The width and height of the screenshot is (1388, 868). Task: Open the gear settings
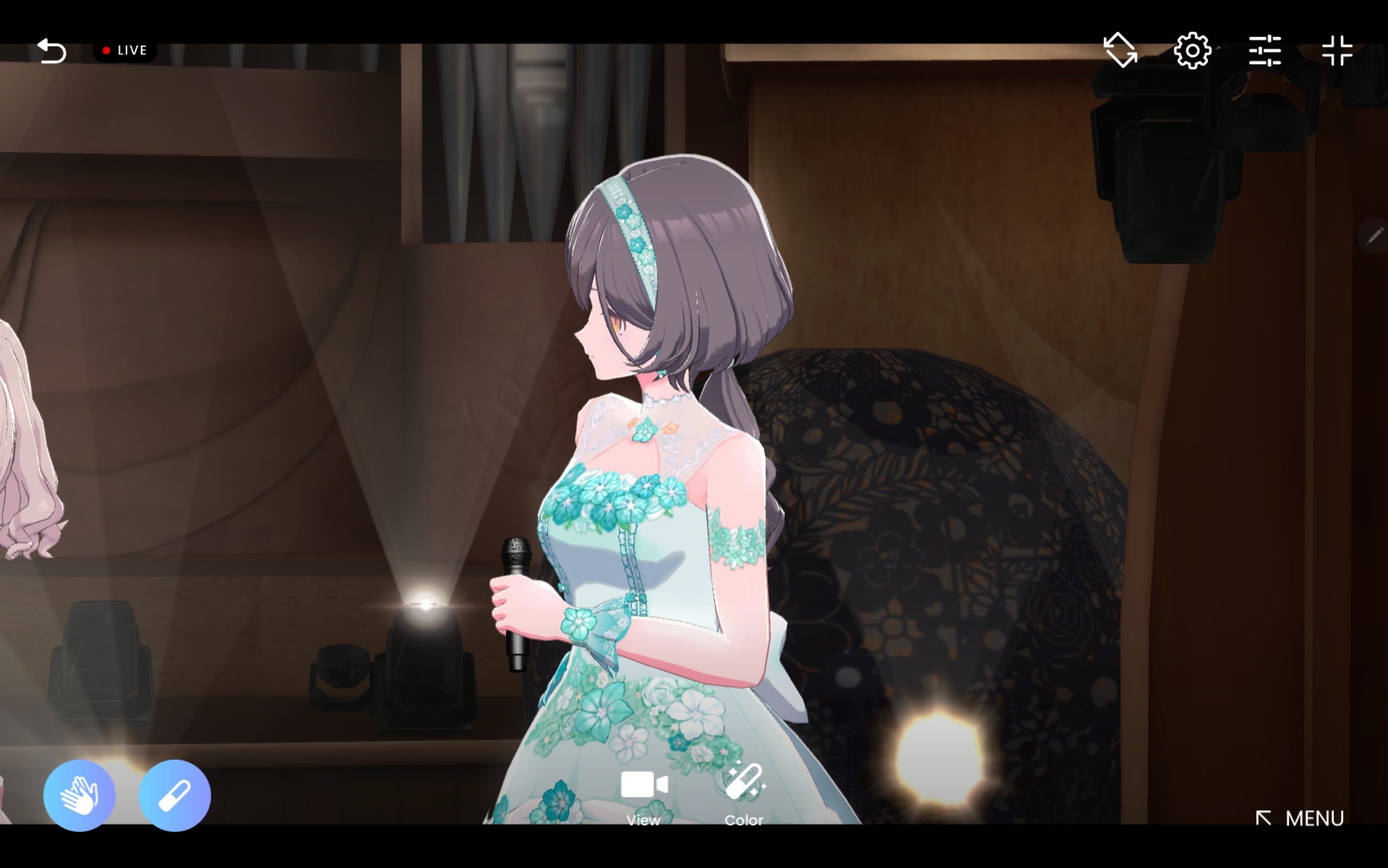[1192, 51]
